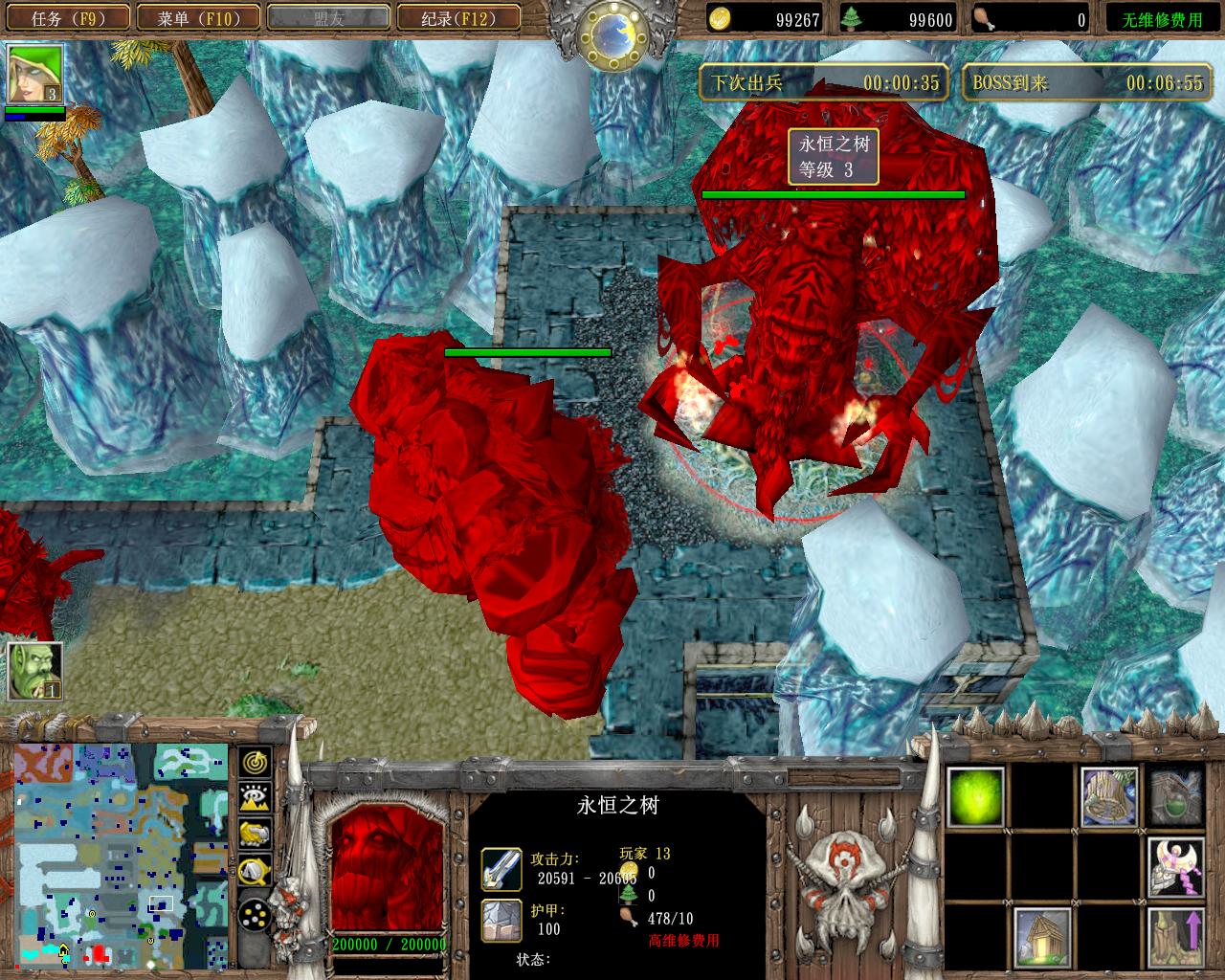This screenshot has width=1225, height=980.
Task: Click the day-night clock at top center
Action: pos(612,33)
